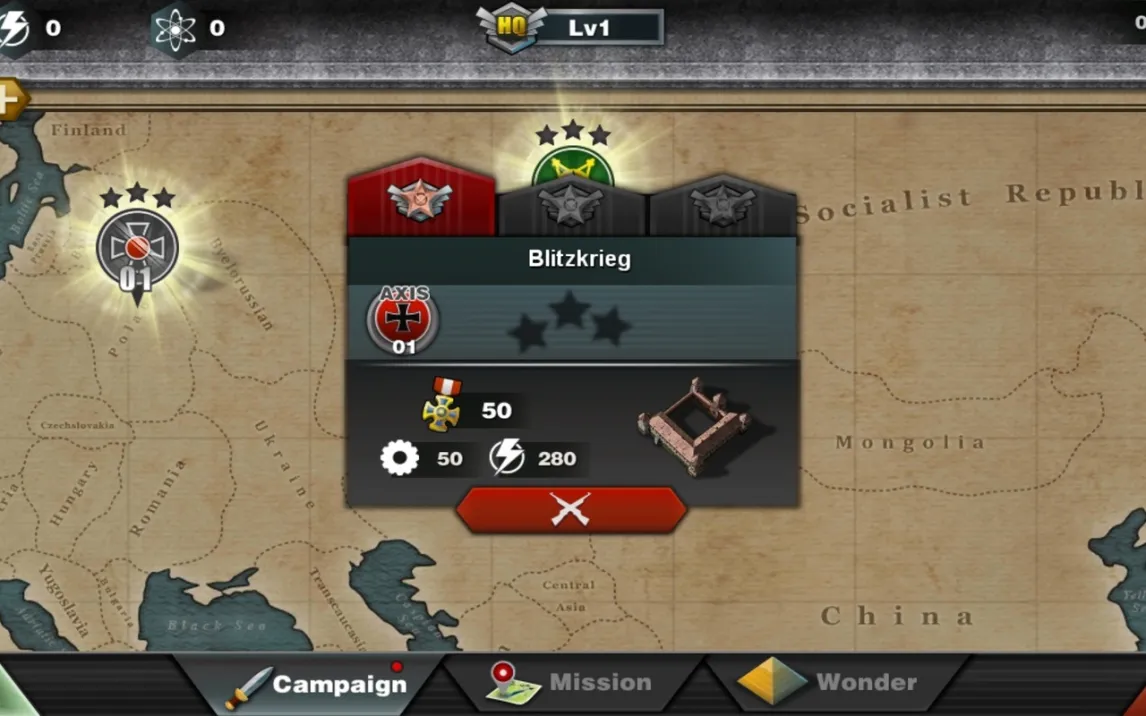Click the gold plus button at left edge
Screen dimensions: 1146x716
click(x=10, y=99)
